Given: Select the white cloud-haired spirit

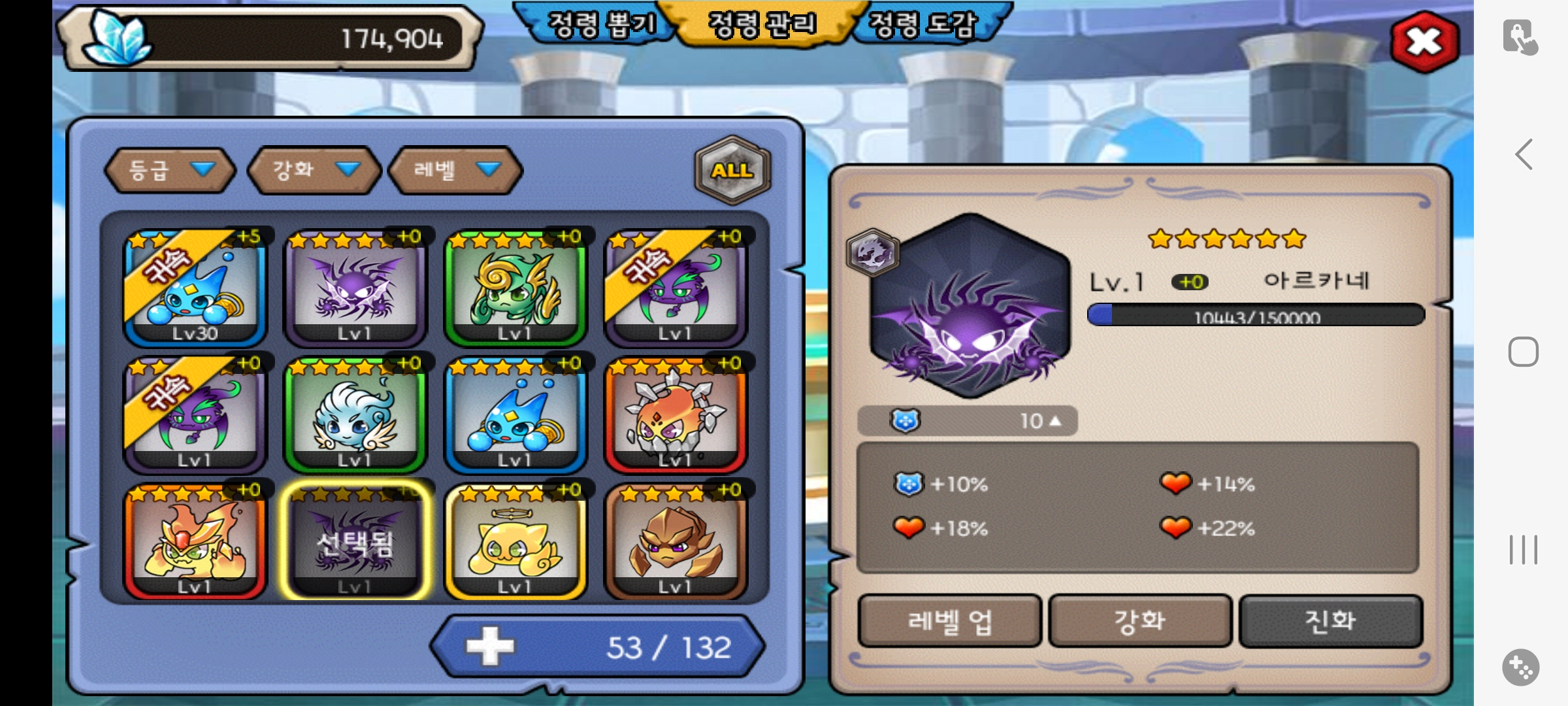Looking at the screenshot, I should [x=355, y=414].
